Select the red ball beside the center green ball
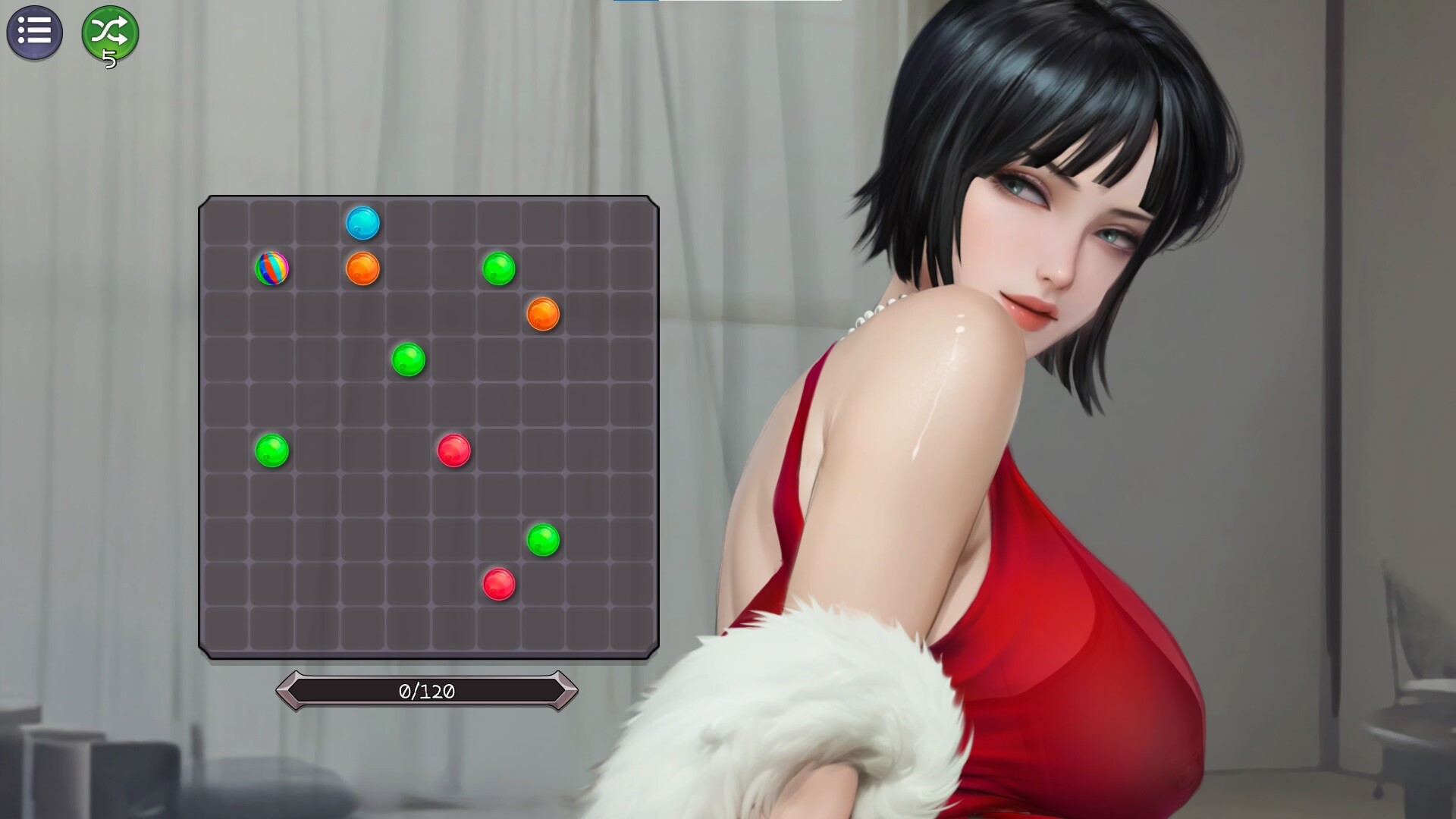 tap(452, 448)
